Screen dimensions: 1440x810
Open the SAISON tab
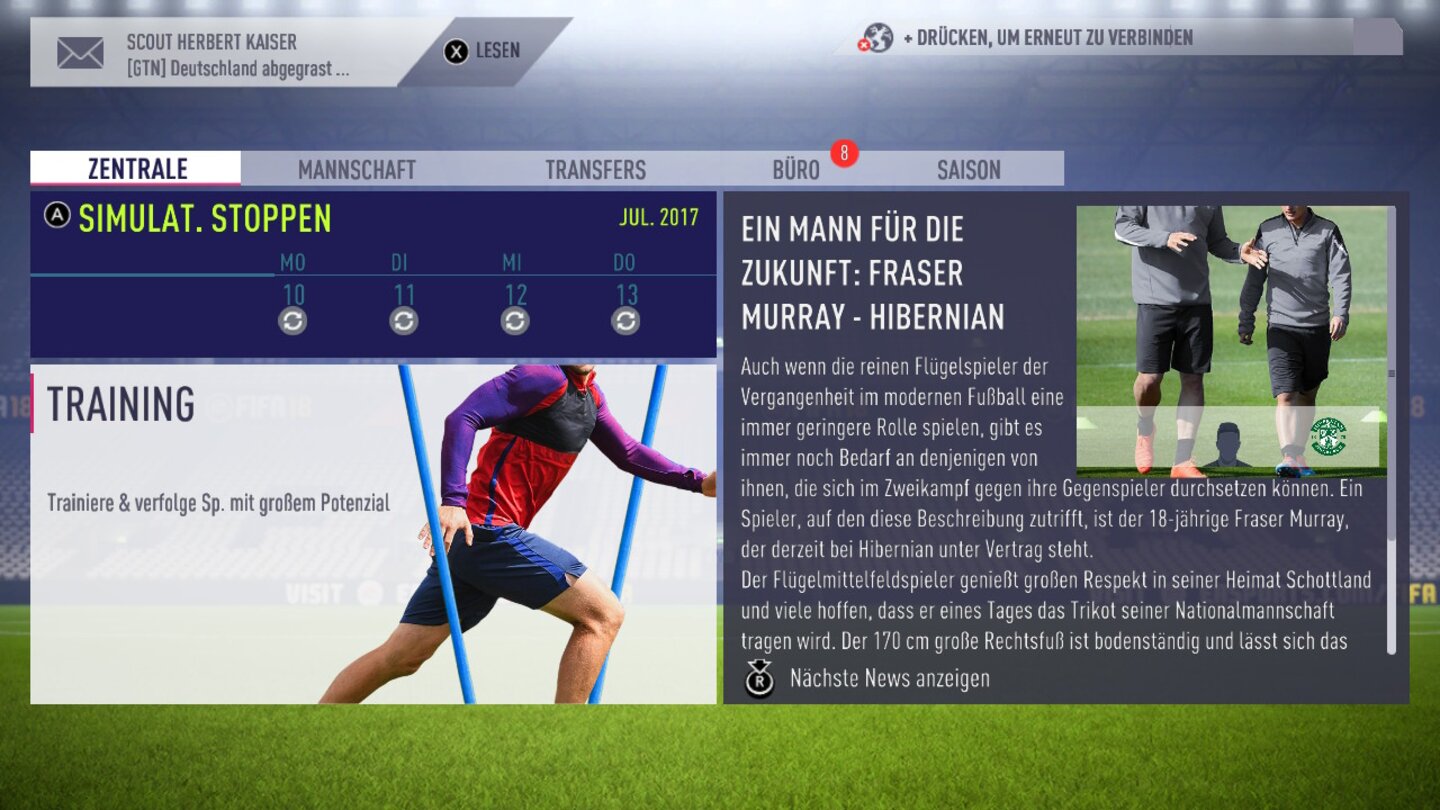(x=967, y=169)
